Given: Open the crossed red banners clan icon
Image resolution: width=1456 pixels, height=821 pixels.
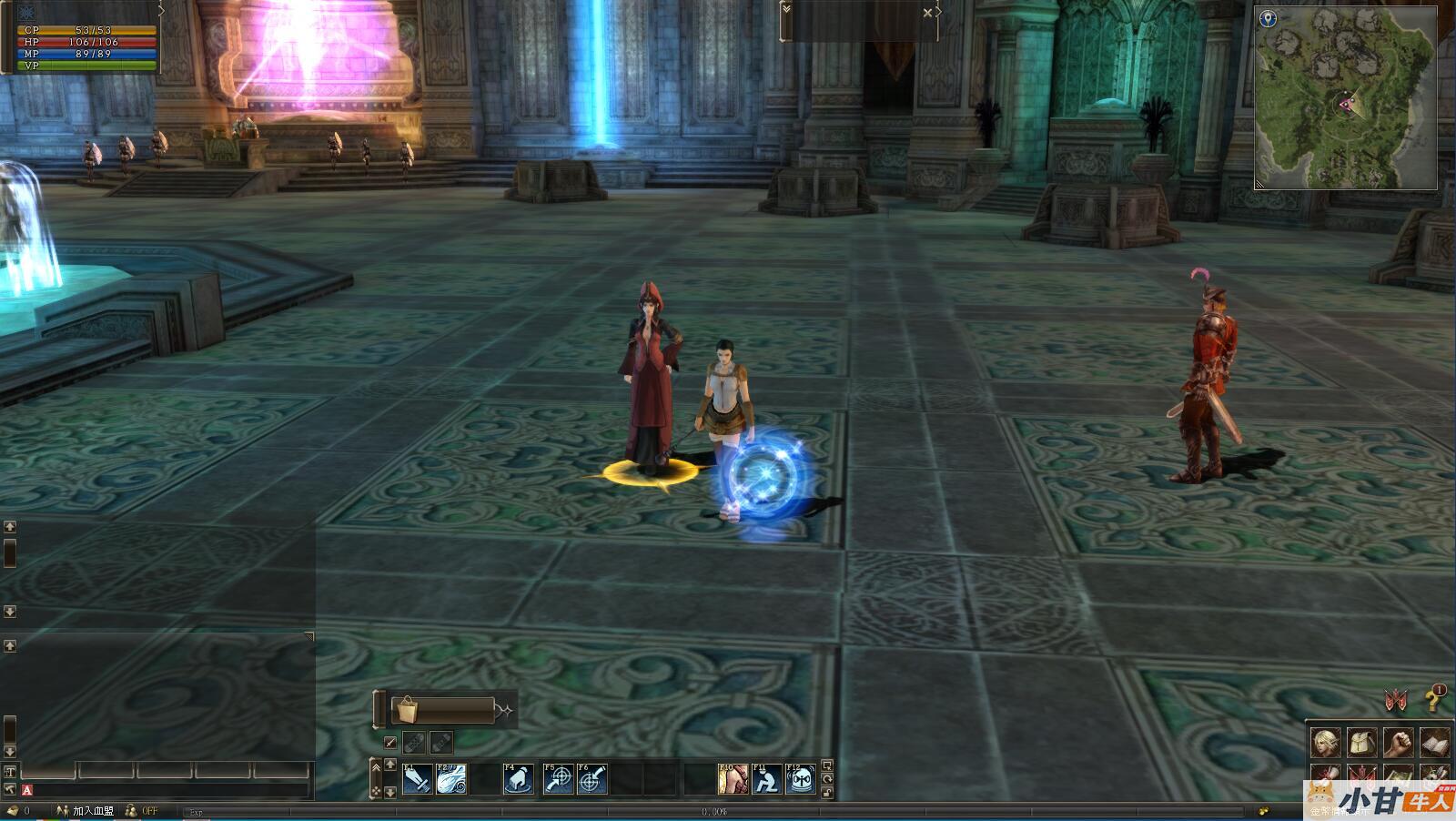Looking at the screenshot, I should [x=1396, y=700].
